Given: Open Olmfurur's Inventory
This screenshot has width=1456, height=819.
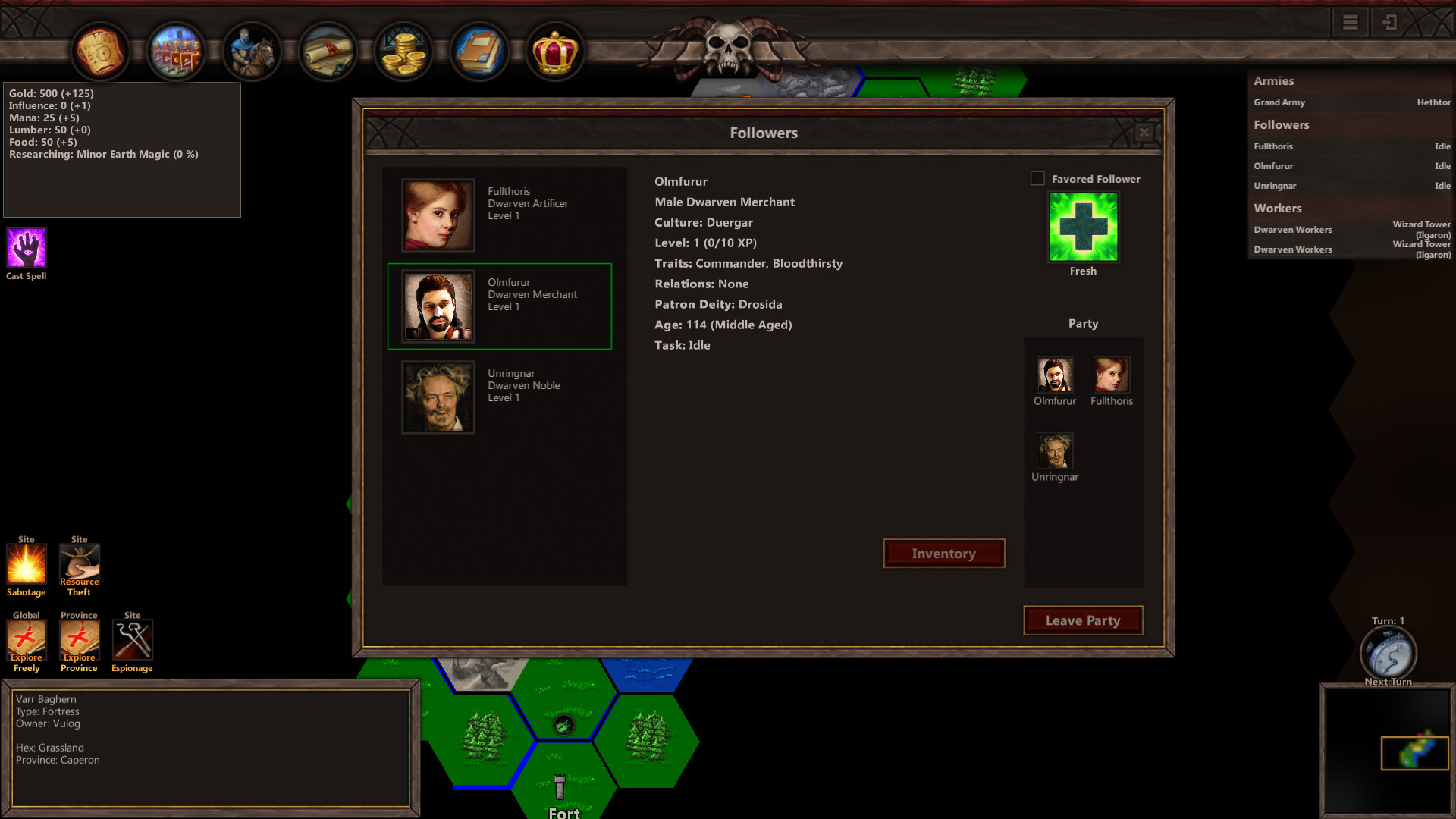Looking at the screenshot, I should [943, 553].
